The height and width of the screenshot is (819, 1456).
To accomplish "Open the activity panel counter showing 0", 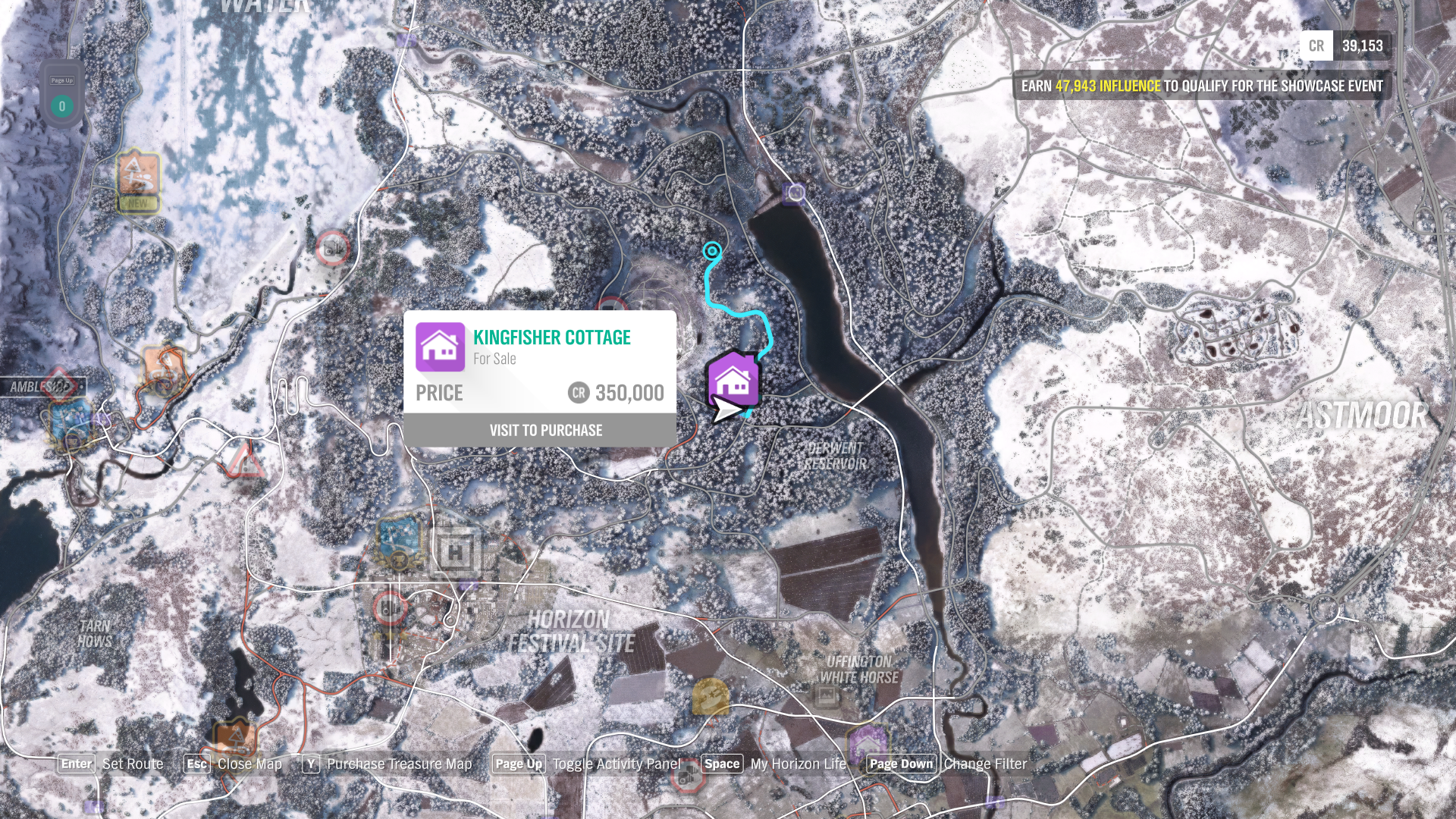I will click(62, 105).
